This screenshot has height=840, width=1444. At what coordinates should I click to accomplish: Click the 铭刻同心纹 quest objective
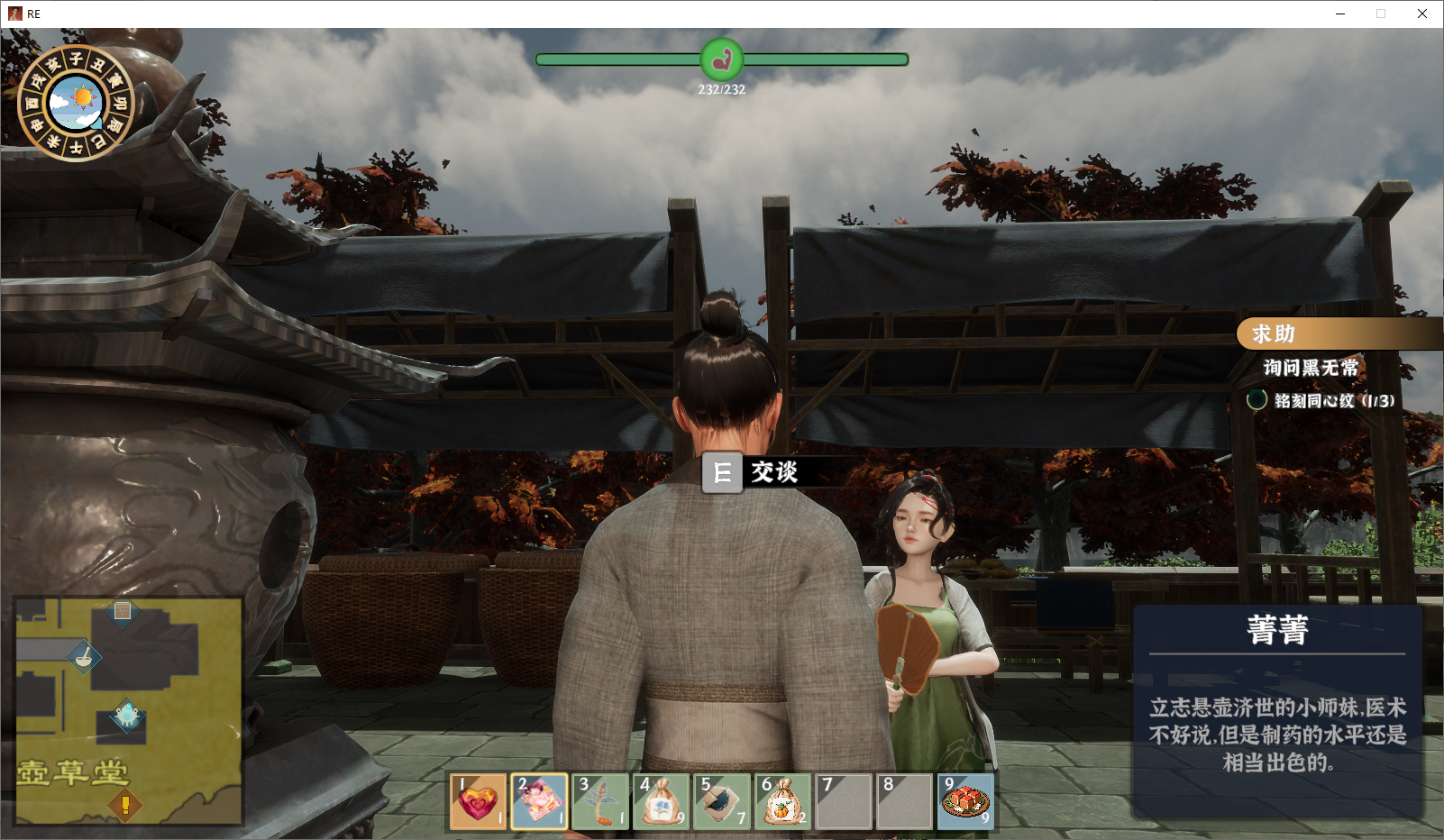[1333, 401]
